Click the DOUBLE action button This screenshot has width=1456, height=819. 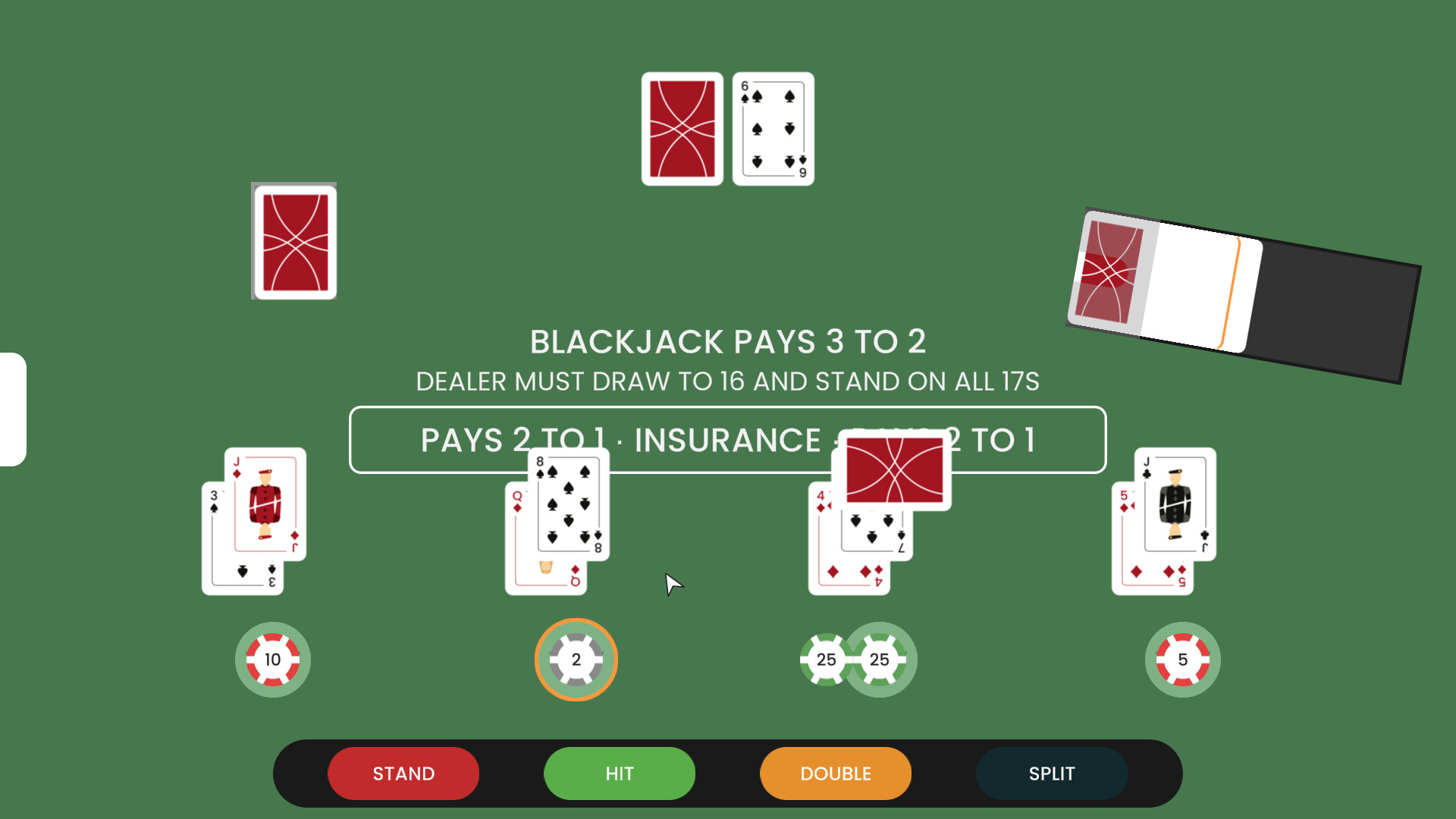coord(834,773)
